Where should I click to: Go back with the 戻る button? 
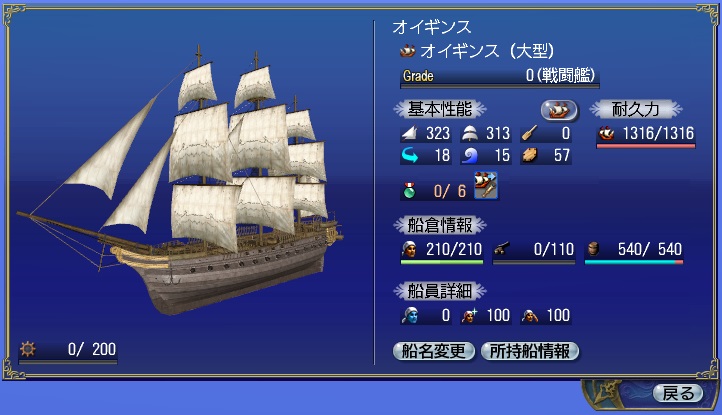tap(678, 392)
